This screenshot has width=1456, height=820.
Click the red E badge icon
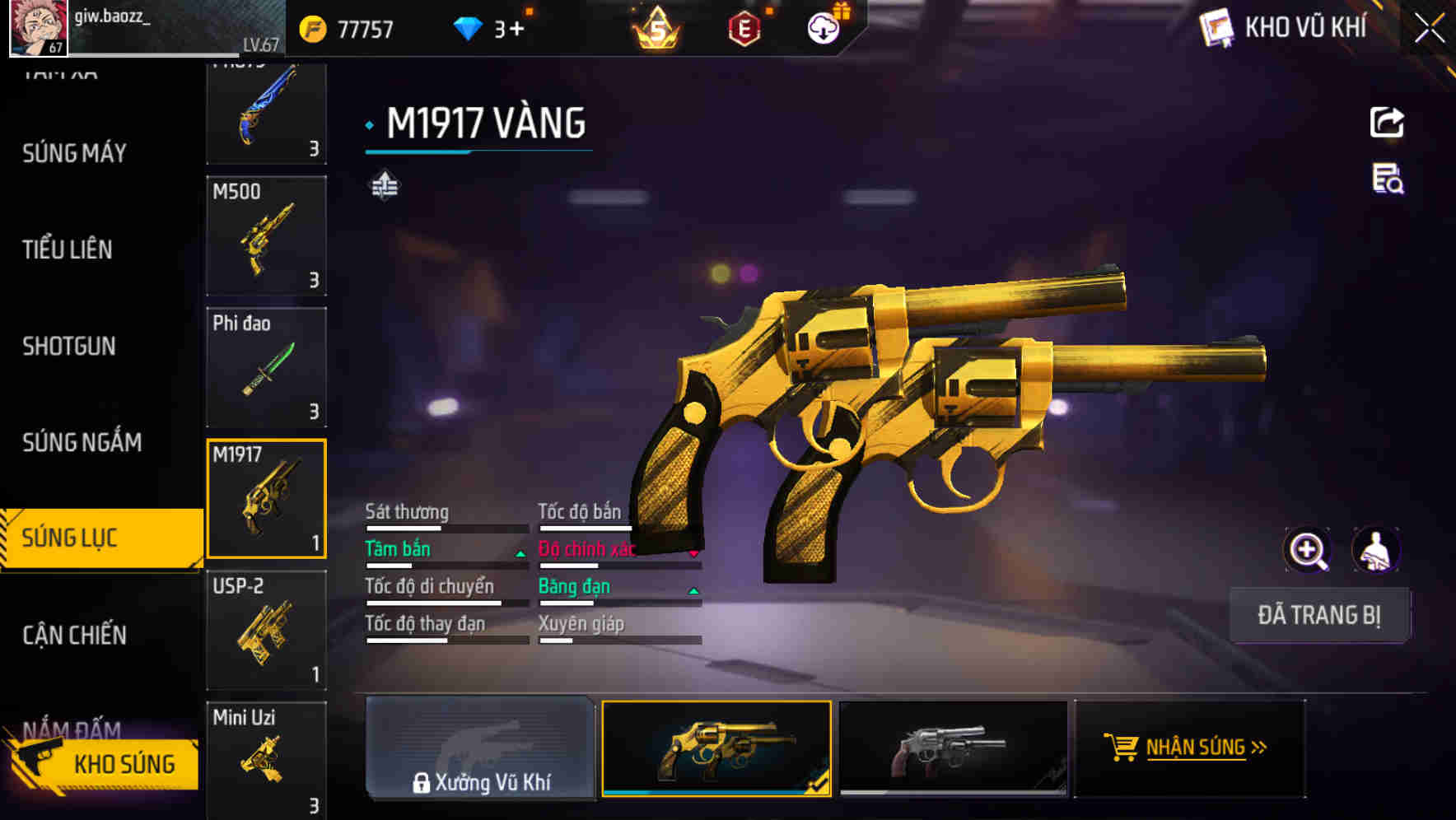[x=744, y=26]
